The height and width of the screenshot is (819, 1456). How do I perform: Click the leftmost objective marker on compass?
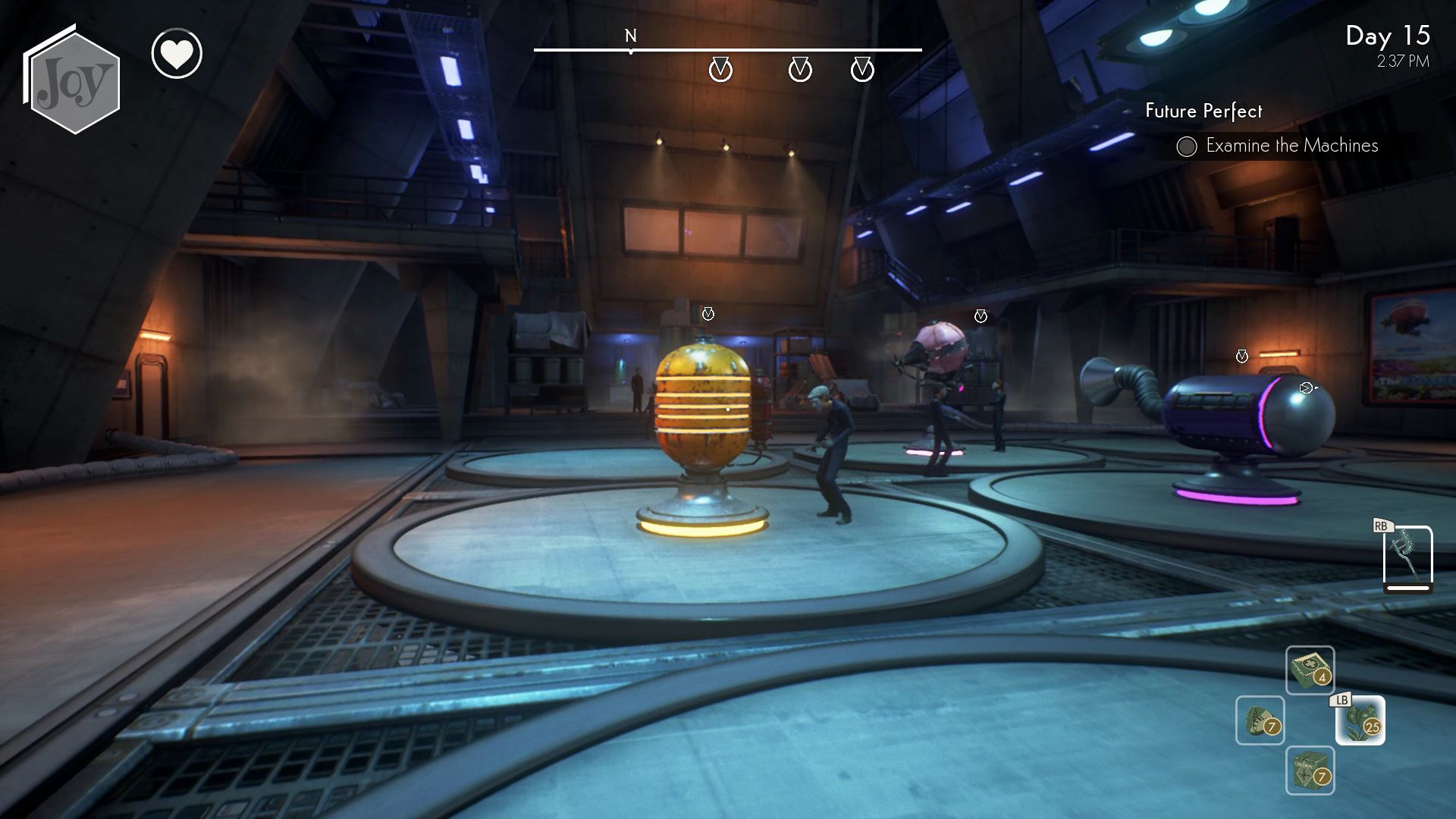tap(720, 70)
